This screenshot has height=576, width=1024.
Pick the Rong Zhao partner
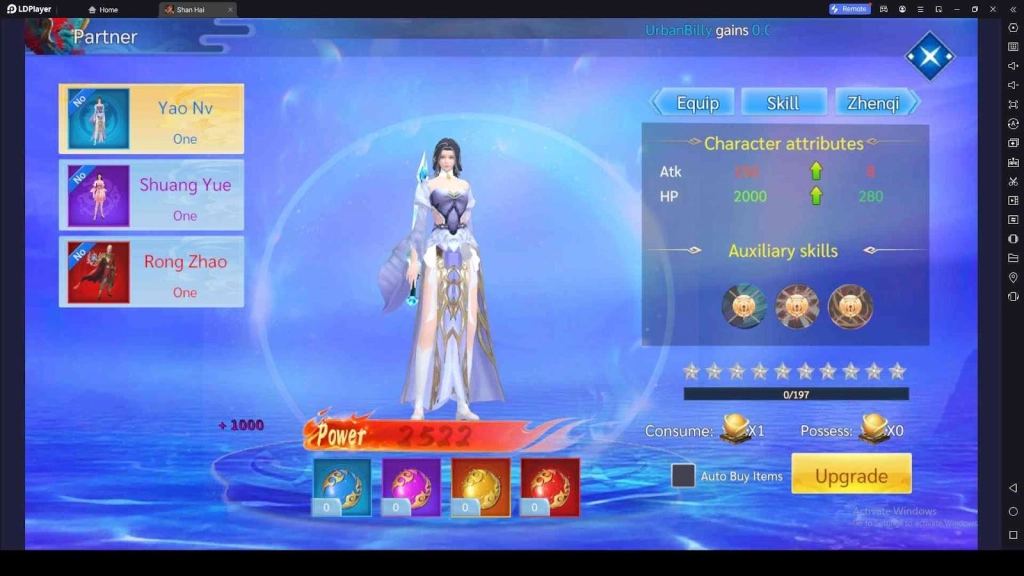click(151, 272)
